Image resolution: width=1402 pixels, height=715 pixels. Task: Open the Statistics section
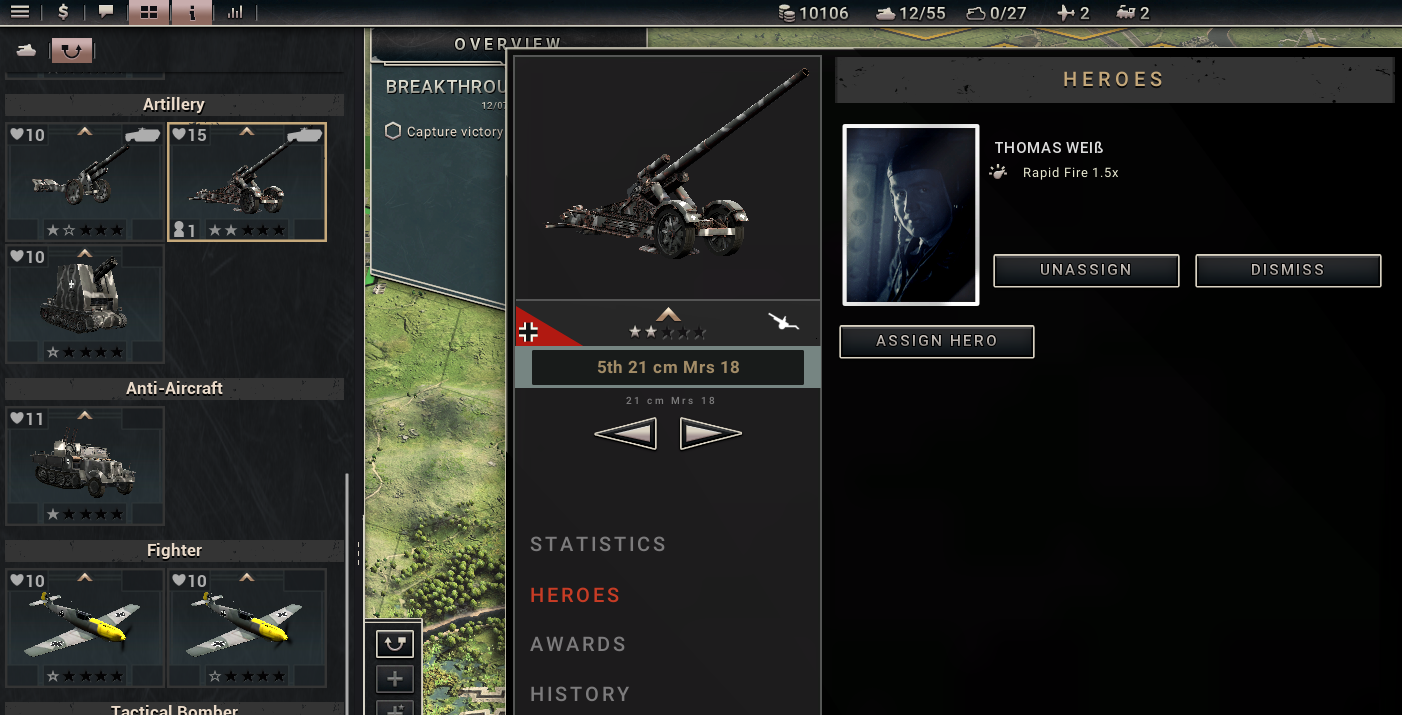[x=598, y=544]
